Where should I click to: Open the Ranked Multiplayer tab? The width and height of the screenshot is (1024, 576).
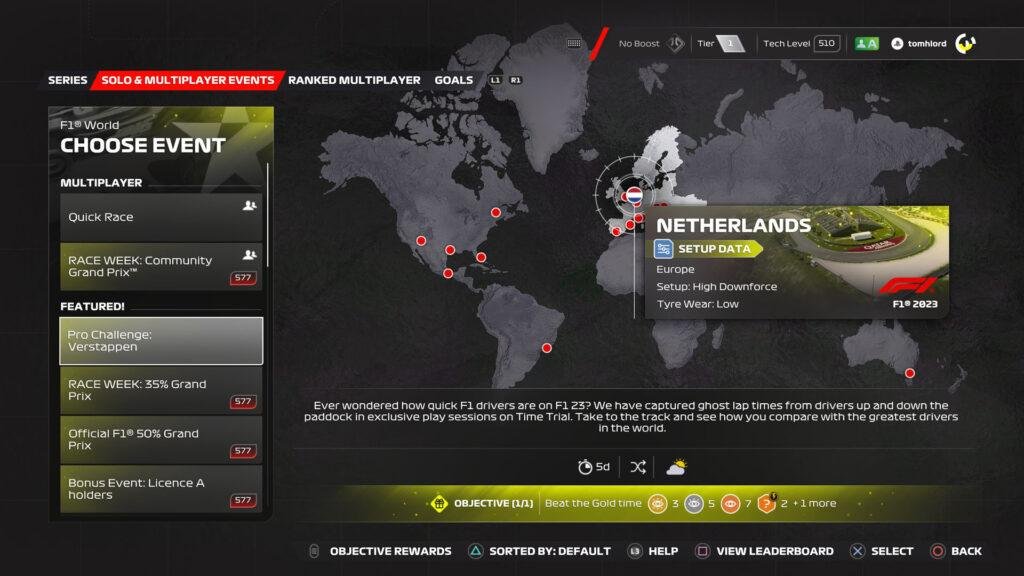click(x=354, y=80)
